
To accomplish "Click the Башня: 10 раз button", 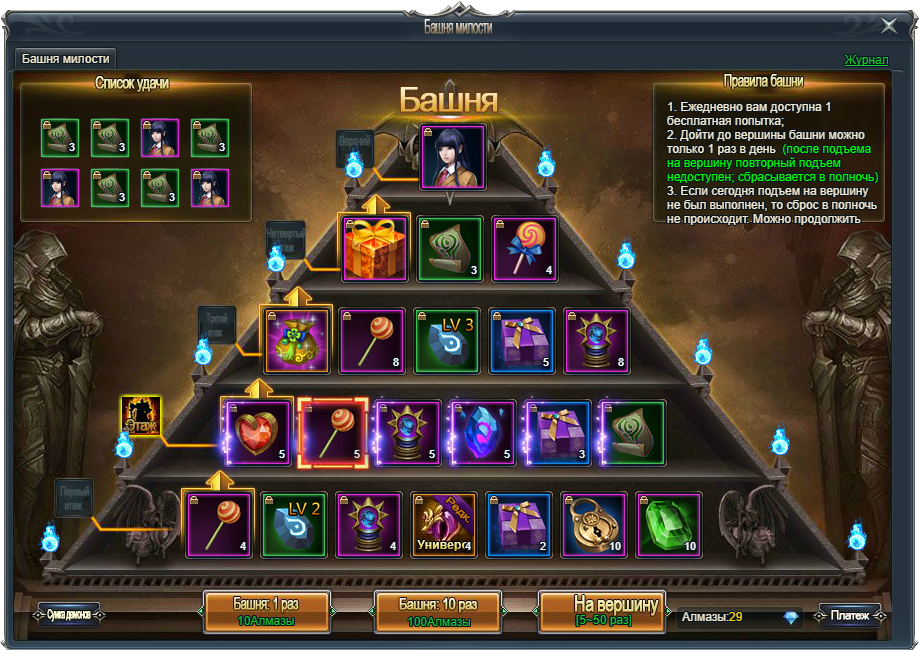I will [438, 612].
